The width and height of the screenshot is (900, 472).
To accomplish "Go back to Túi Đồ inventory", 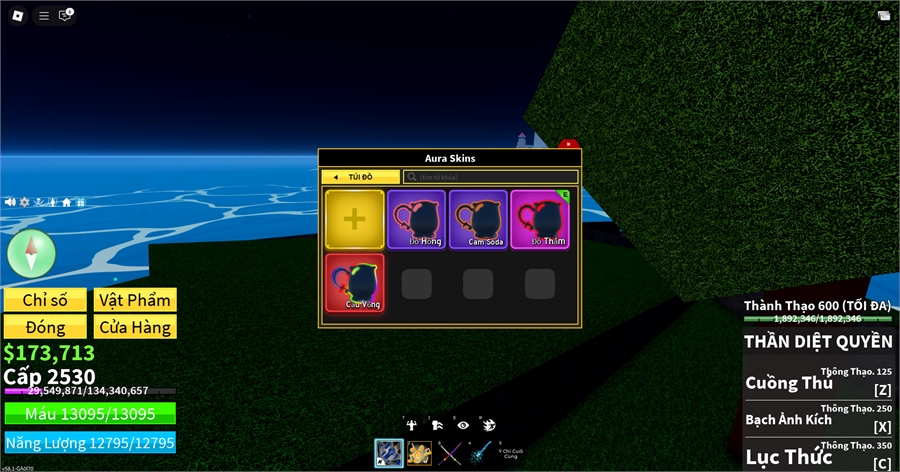I will pos(359,177).
